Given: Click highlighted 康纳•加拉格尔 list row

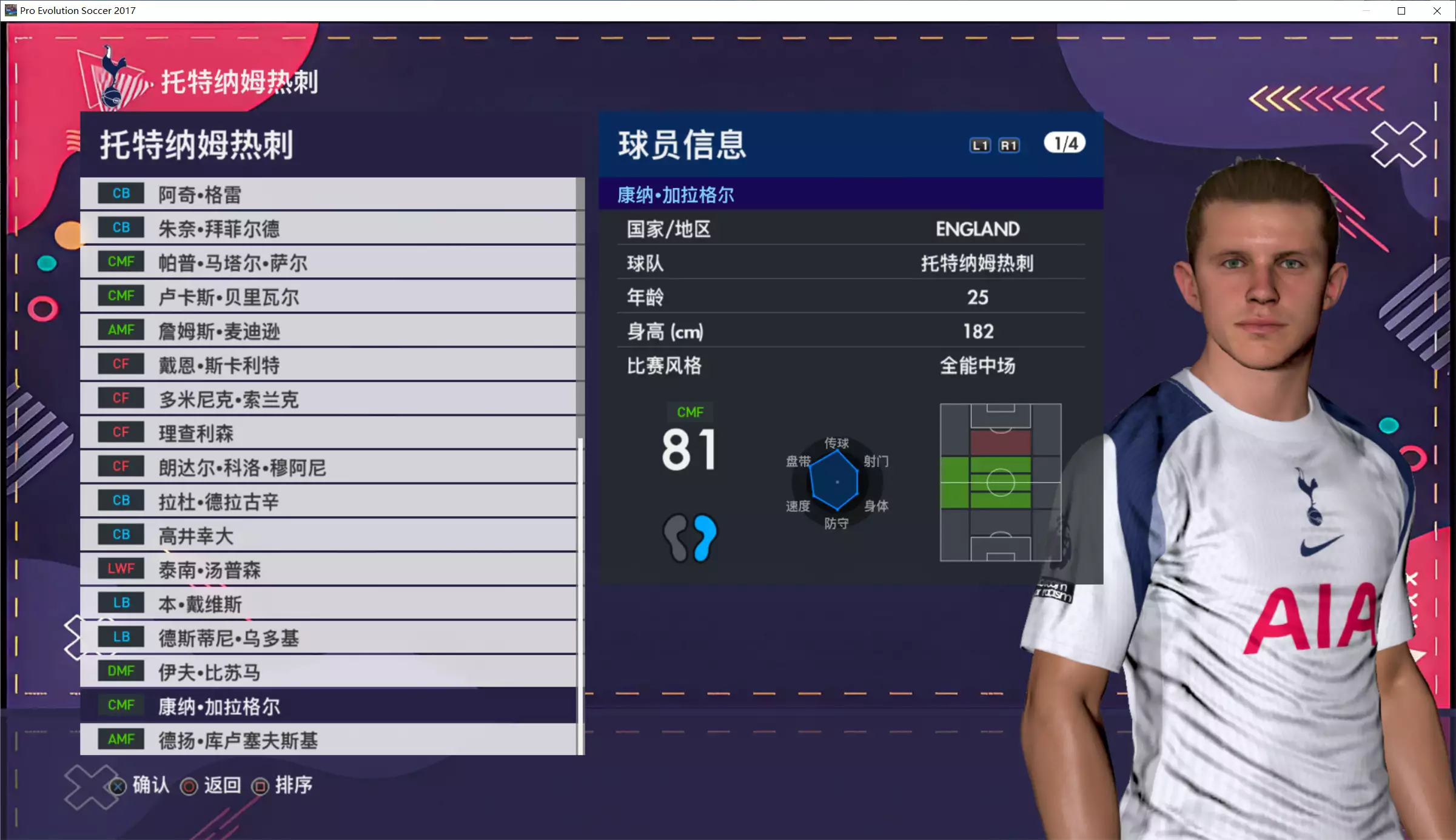Looking at the screenshot, I should pos(327,706).
